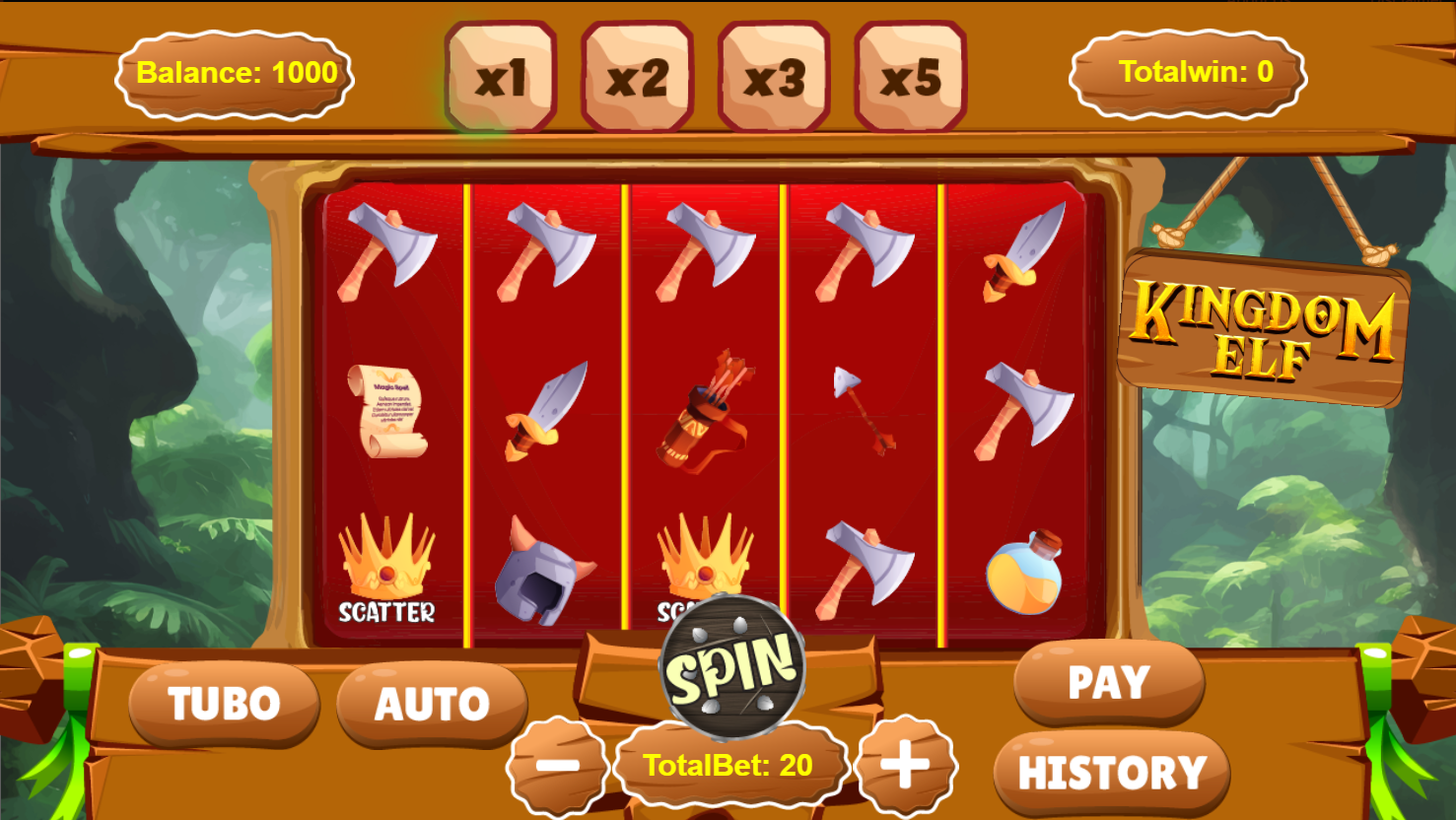
Task: Choose the x2 multiplier
Action: point(637,77)
